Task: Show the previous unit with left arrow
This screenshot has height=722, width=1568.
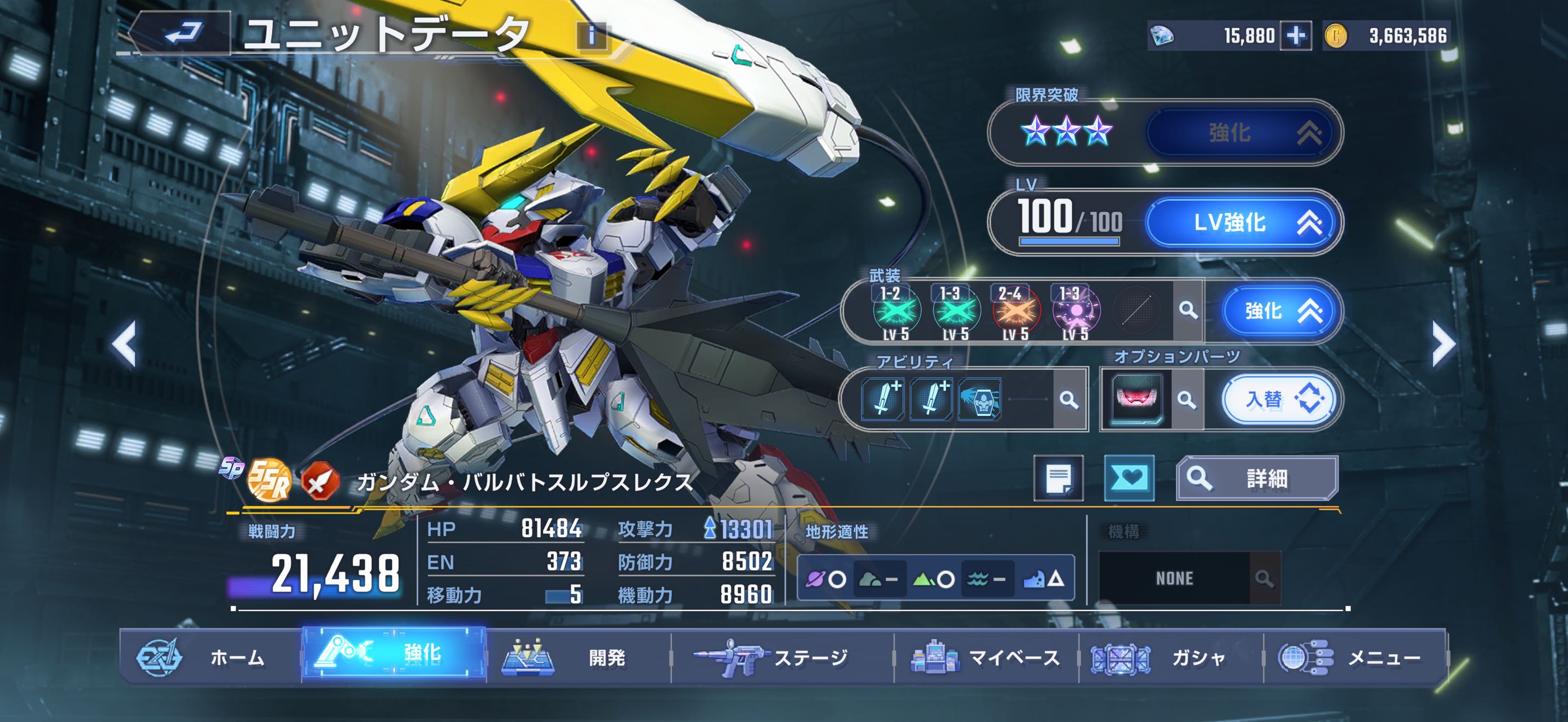Action: click(x=125, y=345)
